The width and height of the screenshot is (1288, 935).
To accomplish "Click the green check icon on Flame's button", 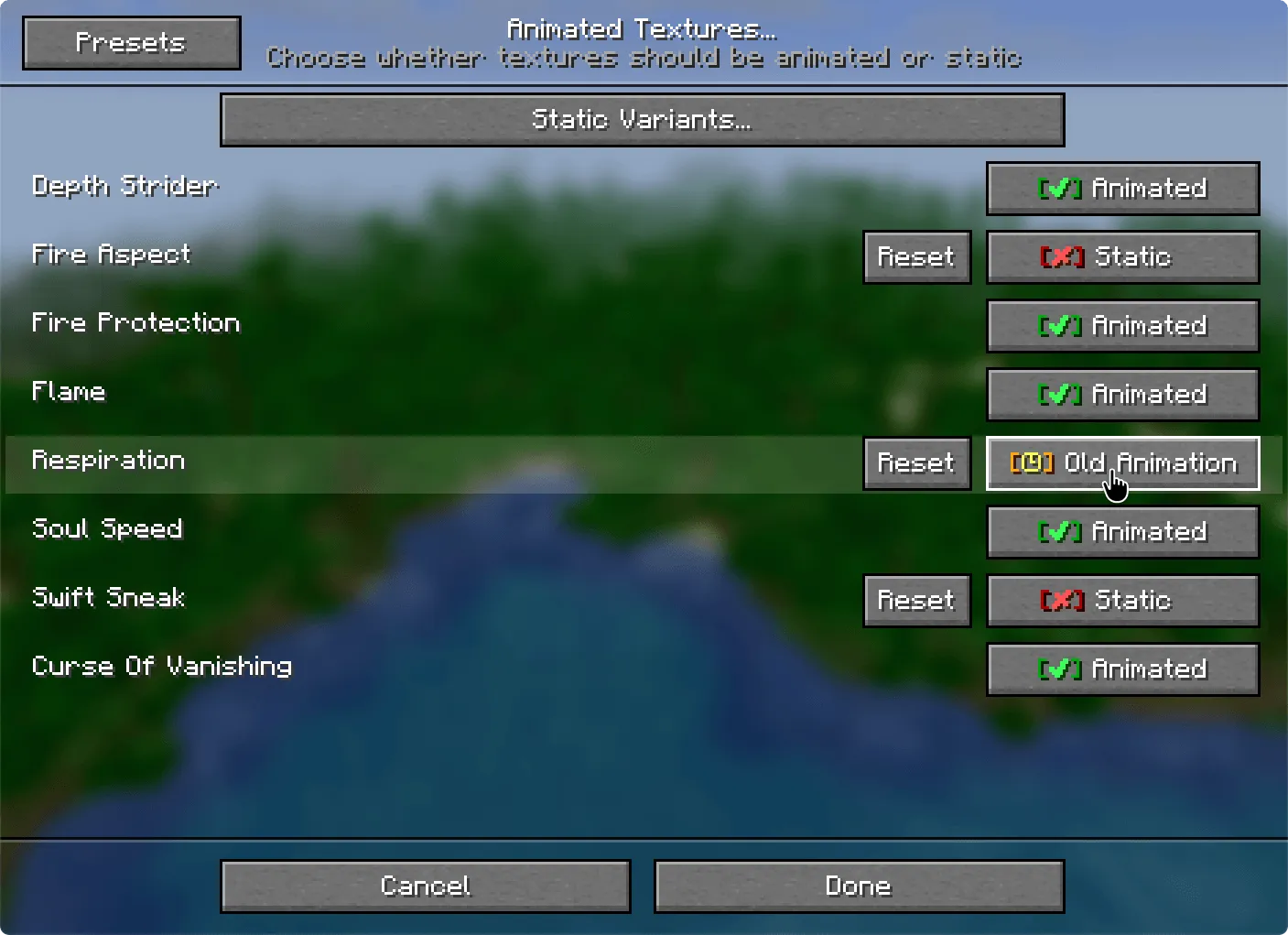I will click(1058, 395).
